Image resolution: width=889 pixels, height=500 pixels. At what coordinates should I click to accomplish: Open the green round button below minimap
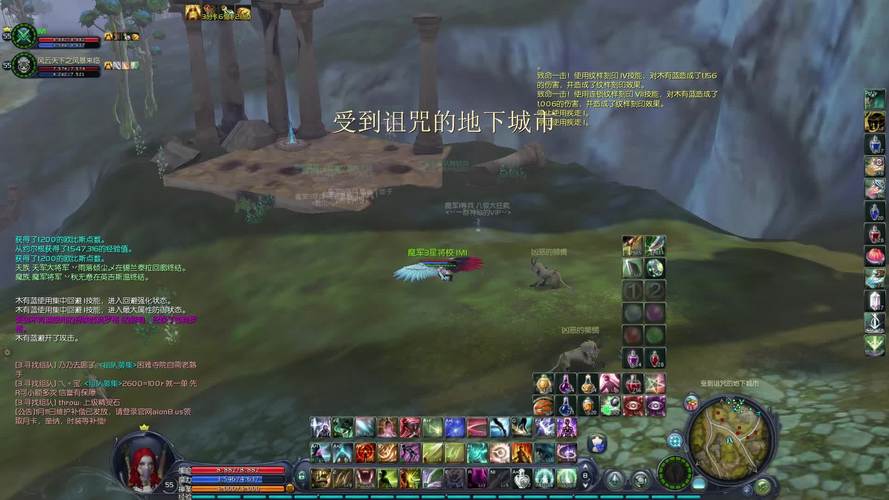pyautogui.click(x=763, y=486)
